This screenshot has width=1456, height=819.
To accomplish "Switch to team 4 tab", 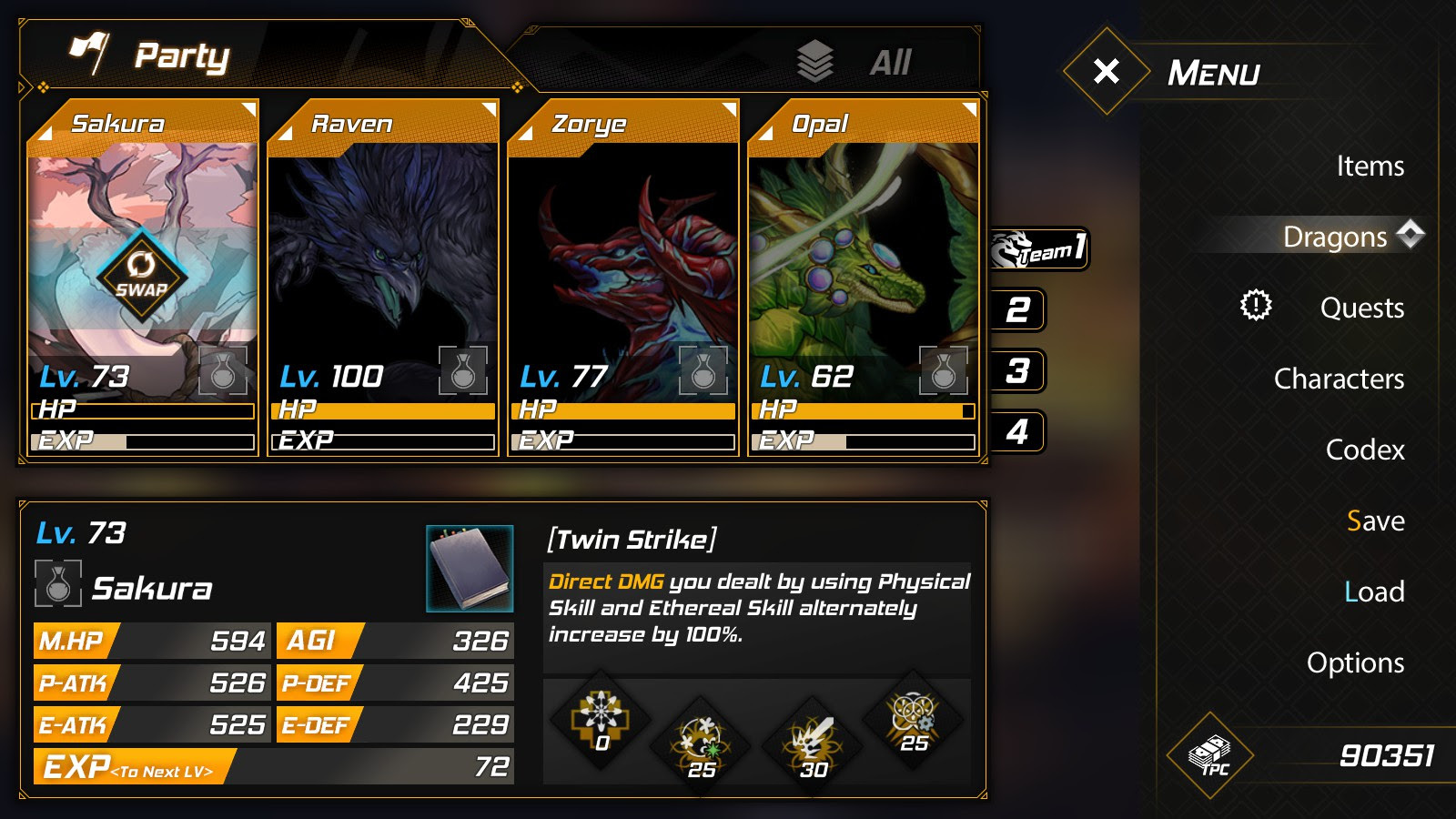I will click(1018, 431).
